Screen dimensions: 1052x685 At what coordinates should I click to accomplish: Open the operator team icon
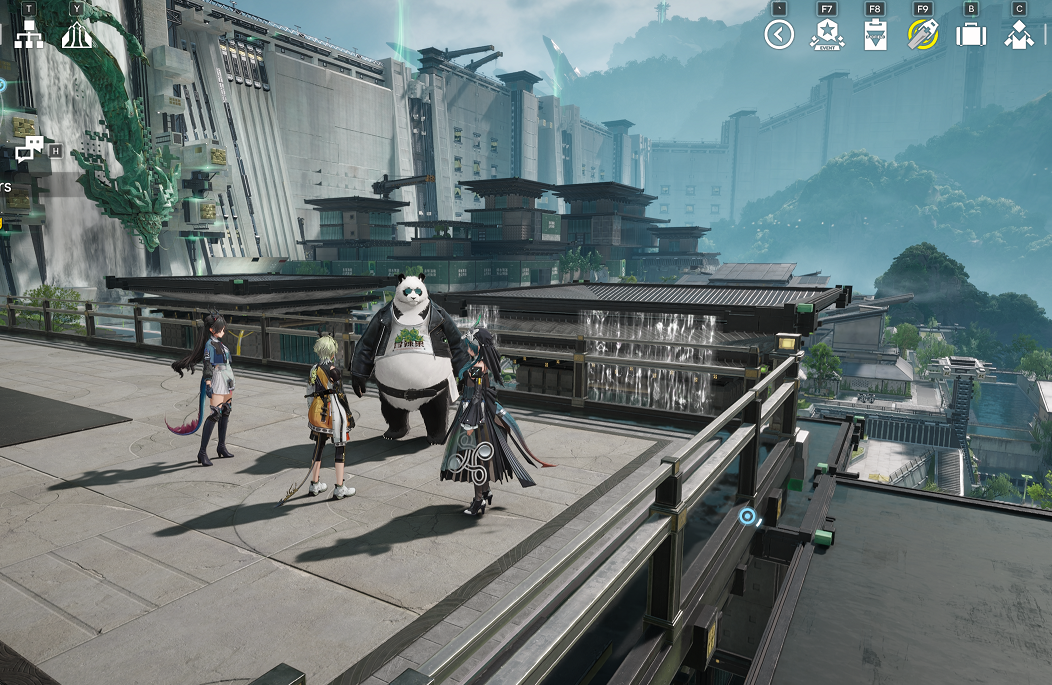pos(1019,35)
